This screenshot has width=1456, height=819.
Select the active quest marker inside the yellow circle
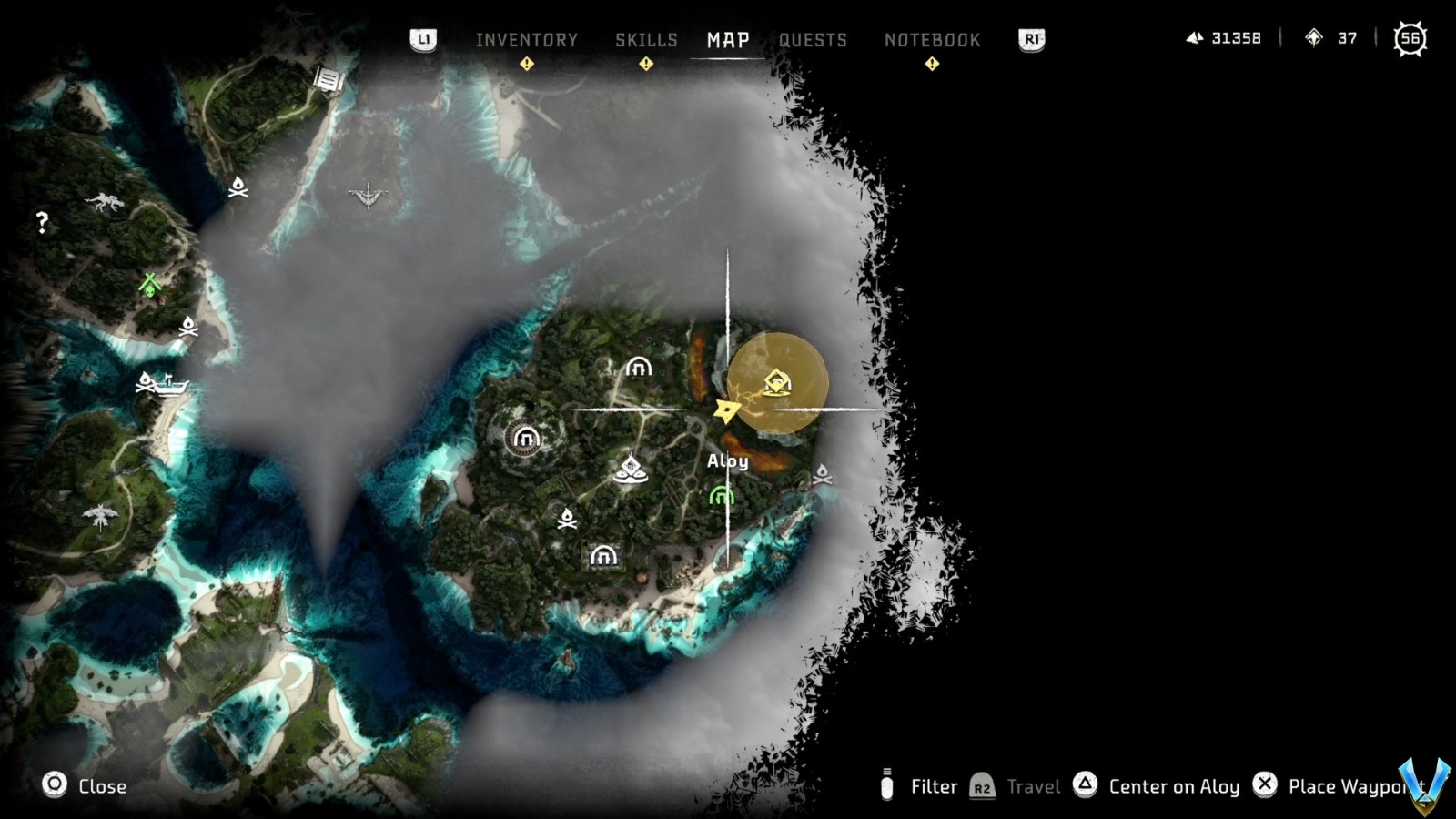click(776, 382)
